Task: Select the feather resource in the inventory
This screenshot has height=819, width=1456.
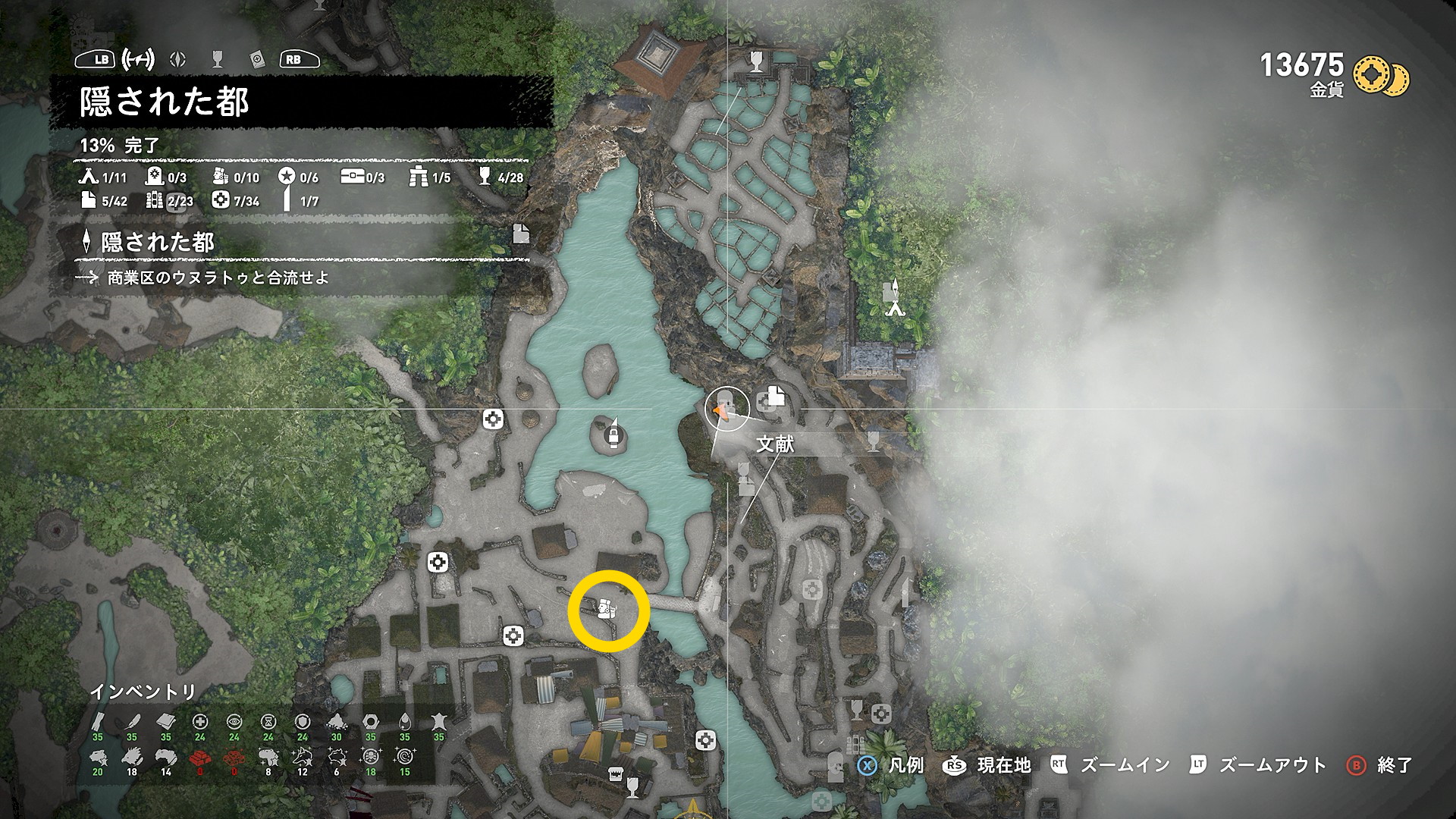Action: (x=132, y=721)
